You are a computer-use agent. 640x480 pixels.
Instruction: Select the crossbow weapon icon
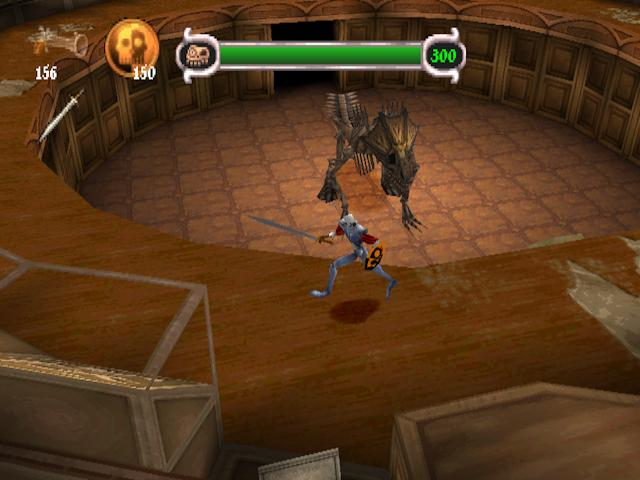[56, 41]
